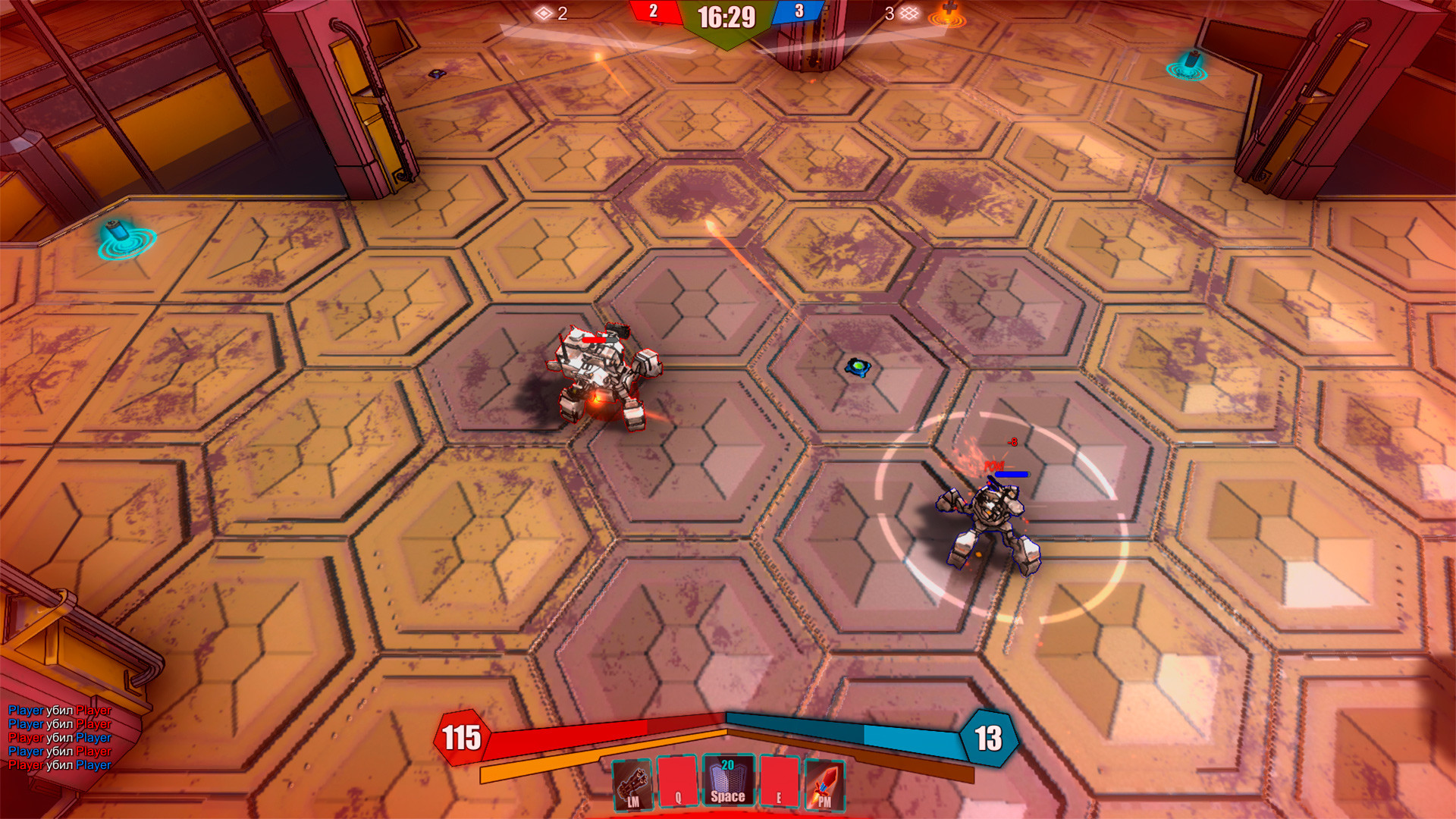Click the green pickup orb on the arena floor
This screenshot has width=1456, height=819.
(x=856, y=365)
